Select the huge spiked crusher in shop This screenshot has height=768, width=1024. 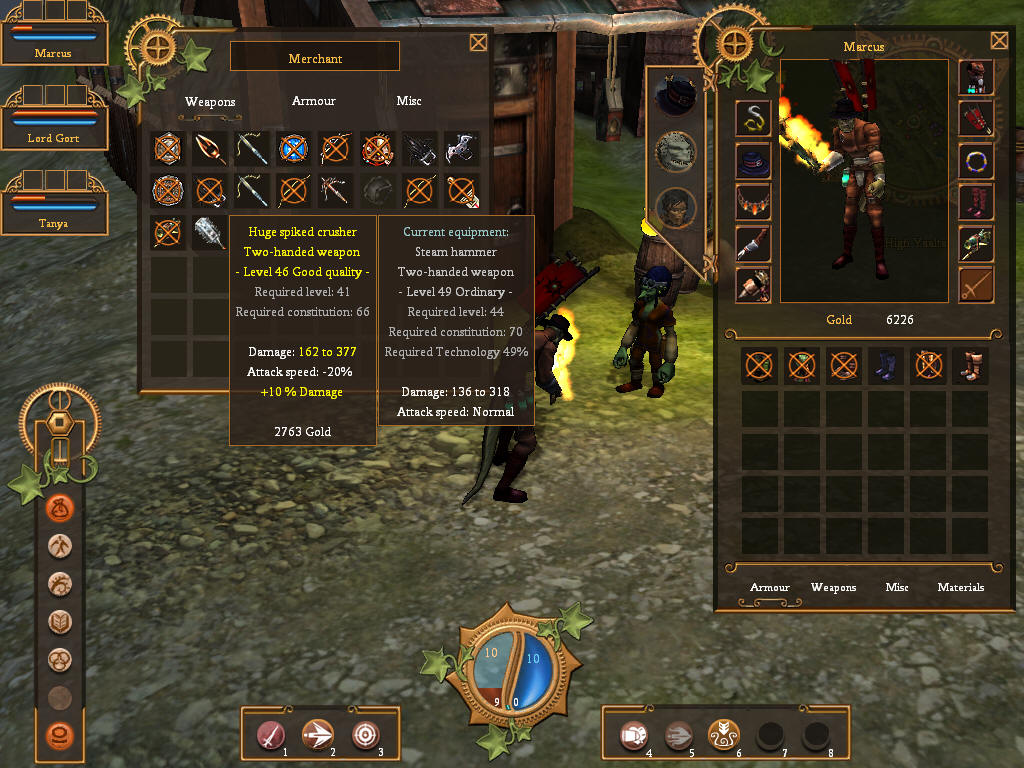point(210,232)
